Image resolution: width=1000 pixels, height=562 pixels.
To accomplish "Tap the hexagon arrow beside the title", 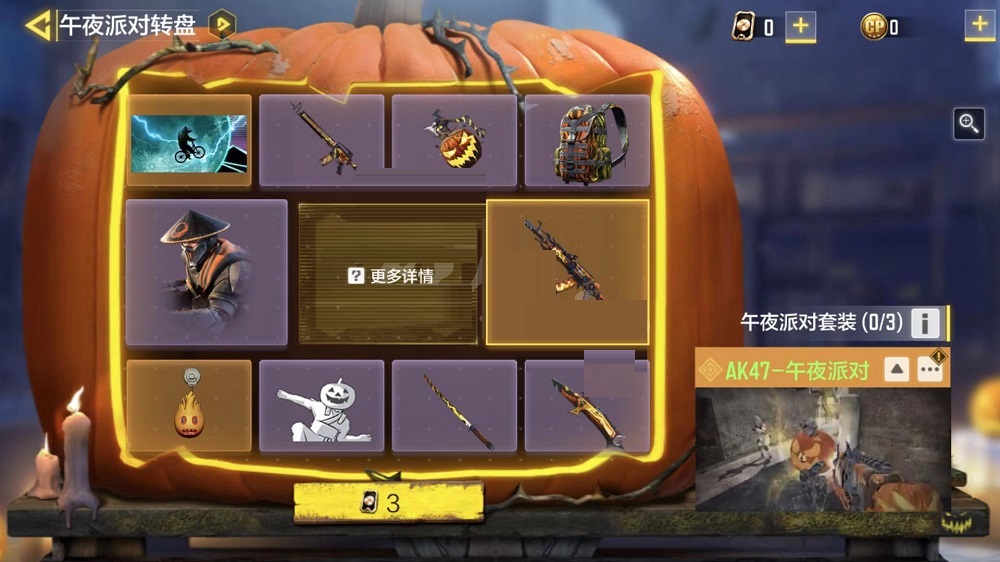I will click(221, 25).
